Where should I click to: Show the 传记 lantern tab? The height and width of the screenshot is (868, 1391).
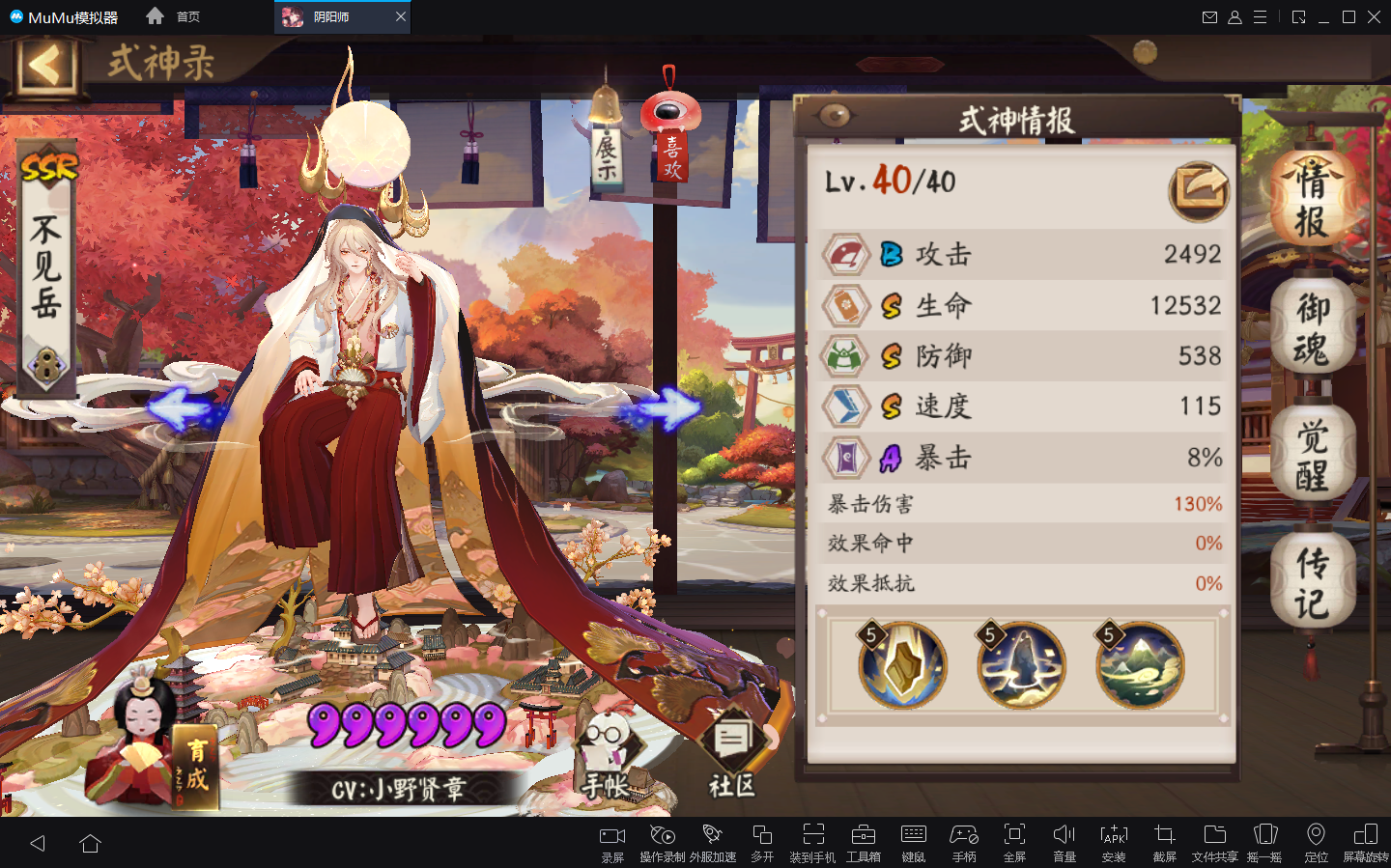(x=1312, y=583)
